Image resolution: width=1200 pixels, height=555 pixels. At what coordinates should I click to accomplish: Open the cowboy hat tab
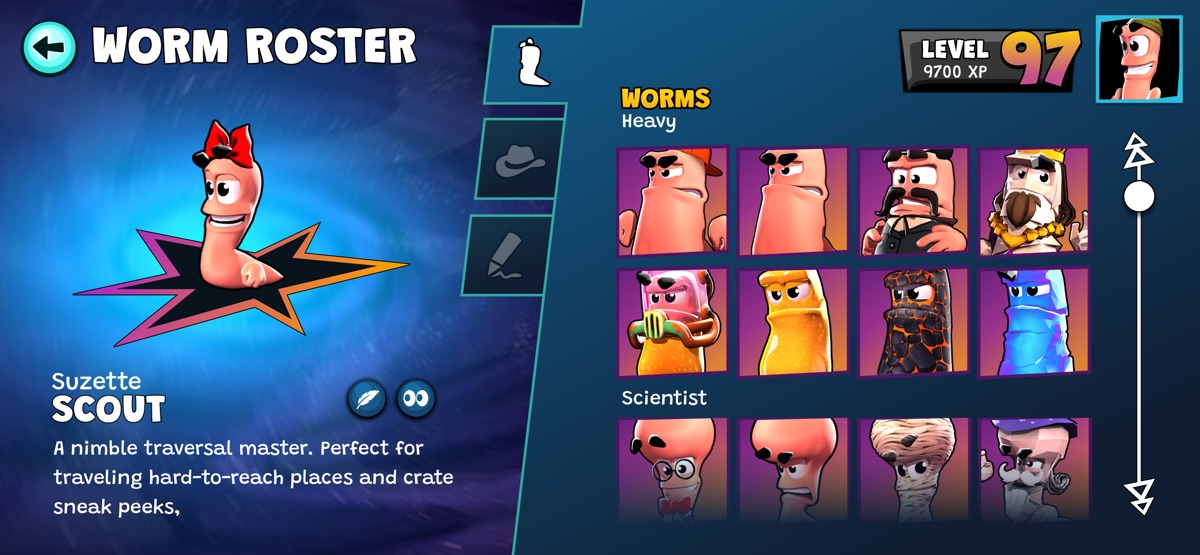pyautogui.click(x=520, y=158)
